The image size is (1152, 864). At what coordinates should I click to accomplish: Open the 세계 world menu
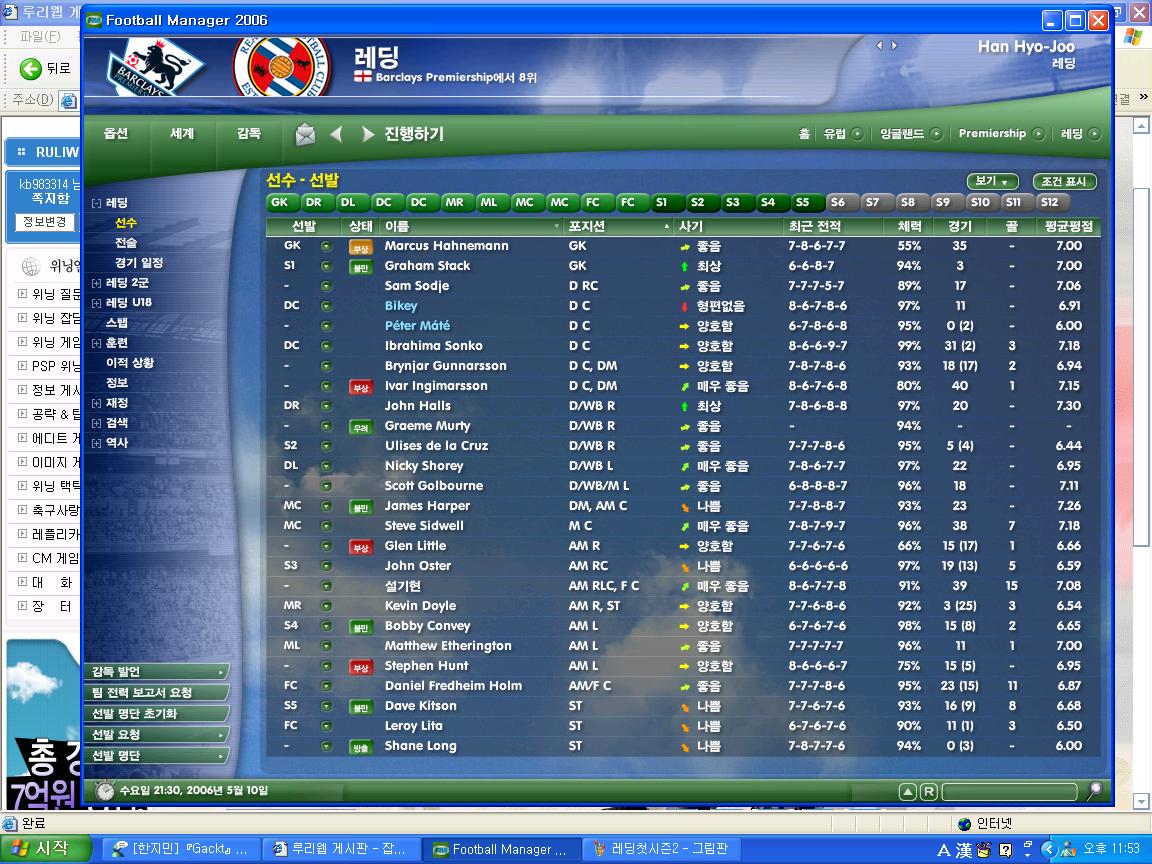pyautogui.click(x=182, y=134)
